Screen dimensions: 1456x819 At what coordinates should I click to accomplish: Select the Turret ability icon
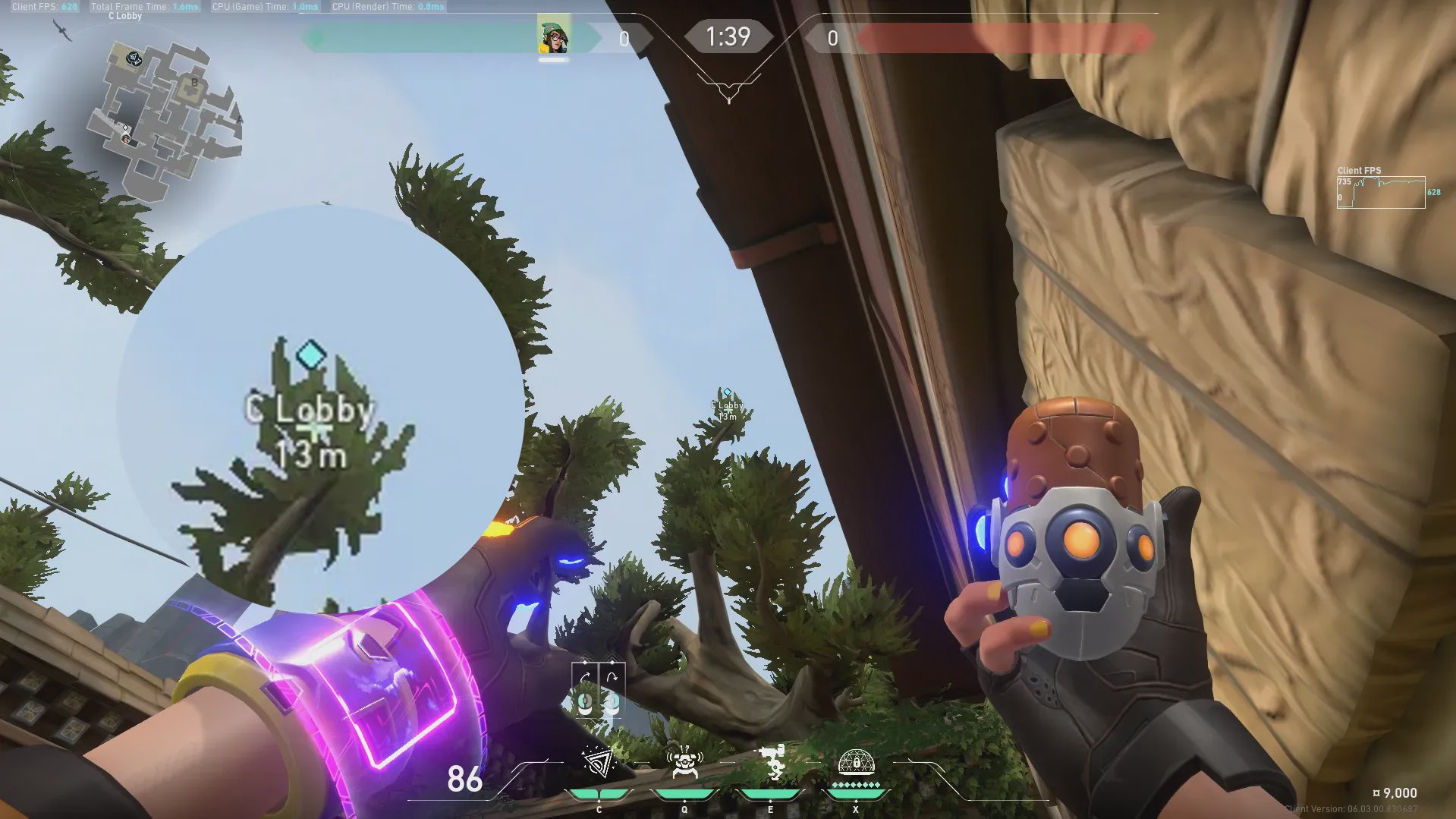coord(771,763)
